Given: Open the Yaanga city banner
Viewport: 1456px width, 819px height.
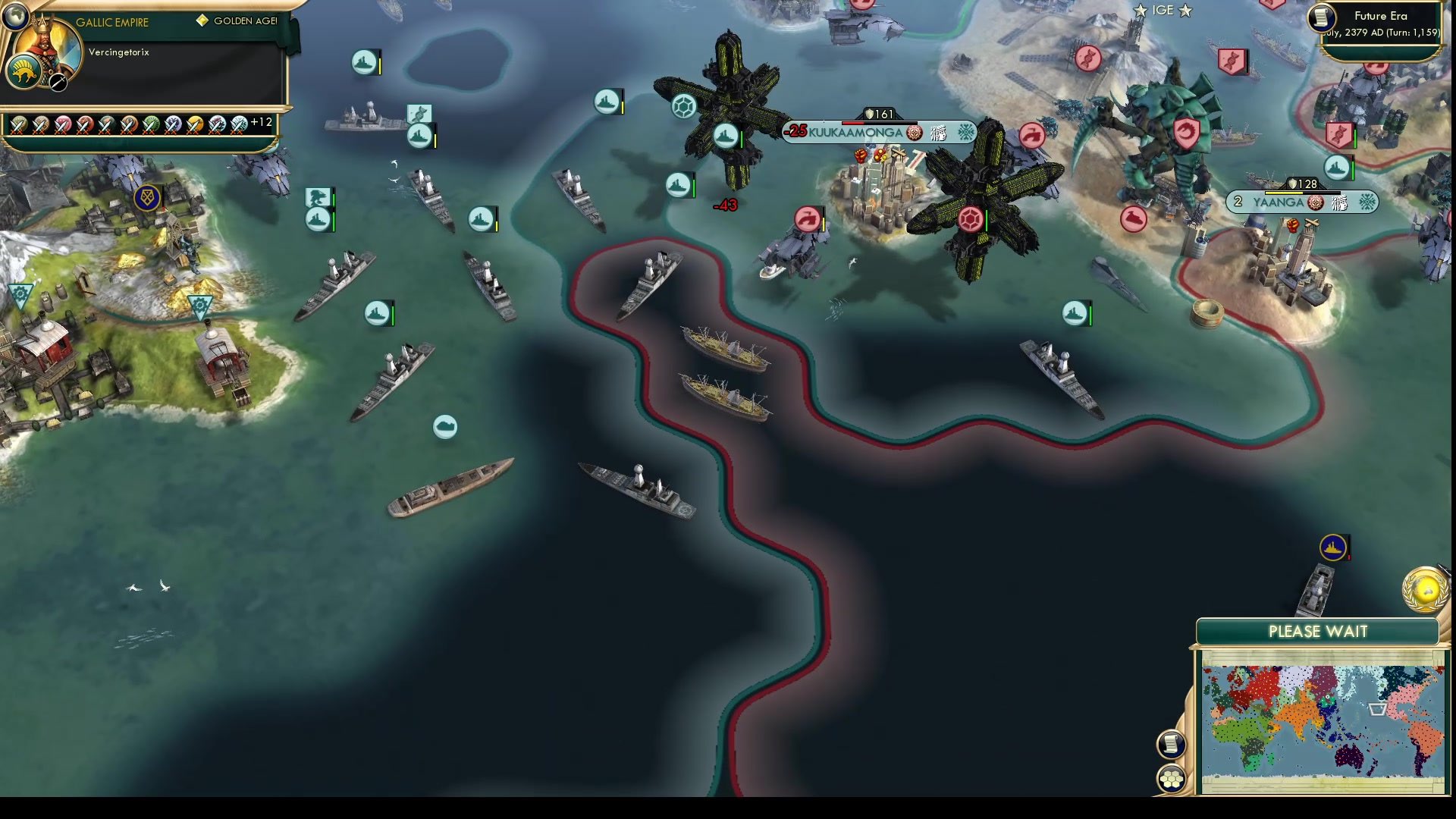Looking at the screenshot, I should tap(1277, 202).
